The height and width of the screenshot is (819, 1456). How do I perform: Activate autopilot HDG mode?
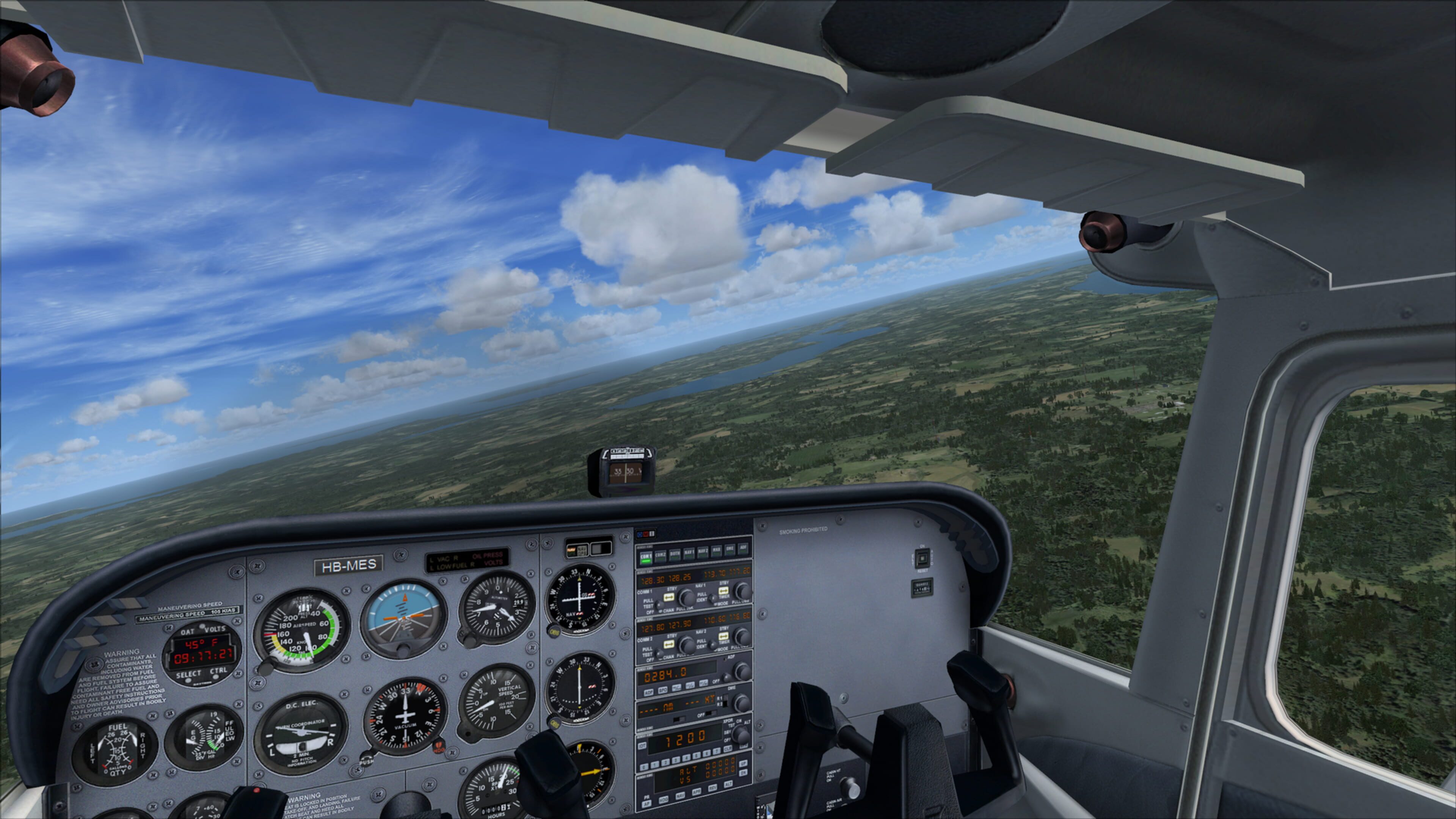click(664, 800)
